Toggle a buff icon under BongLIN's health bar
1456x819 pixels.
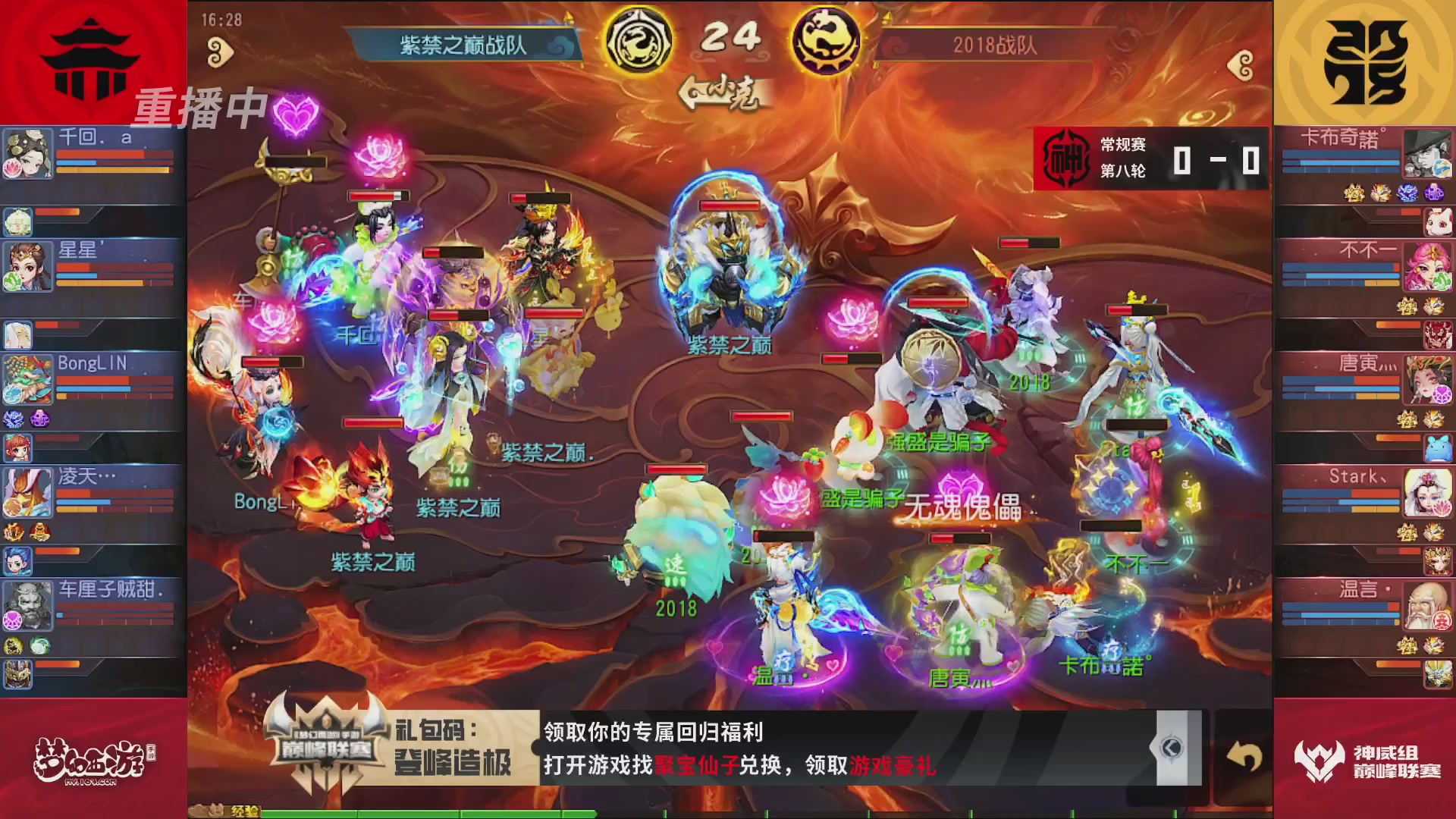13,419
